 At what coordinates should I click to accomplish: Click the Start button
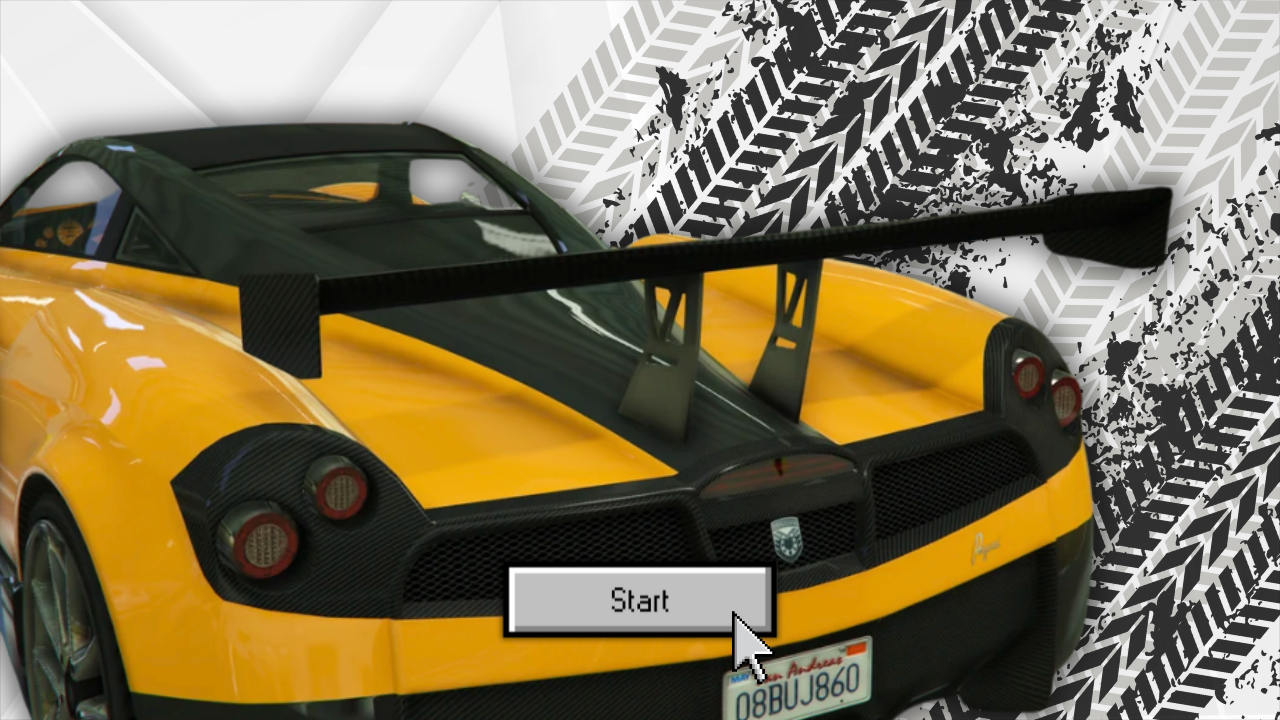(x=640, y=600)
